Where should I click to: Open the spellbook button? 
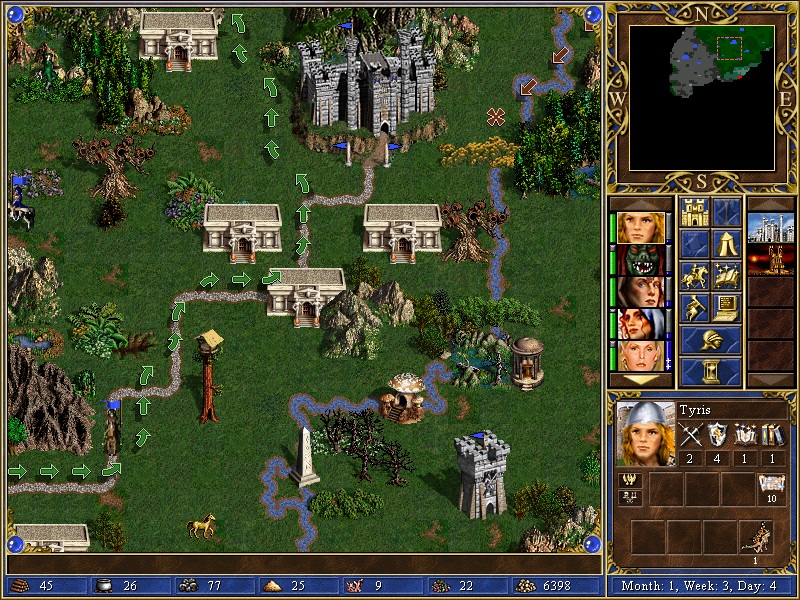click(x=726, y=275)
